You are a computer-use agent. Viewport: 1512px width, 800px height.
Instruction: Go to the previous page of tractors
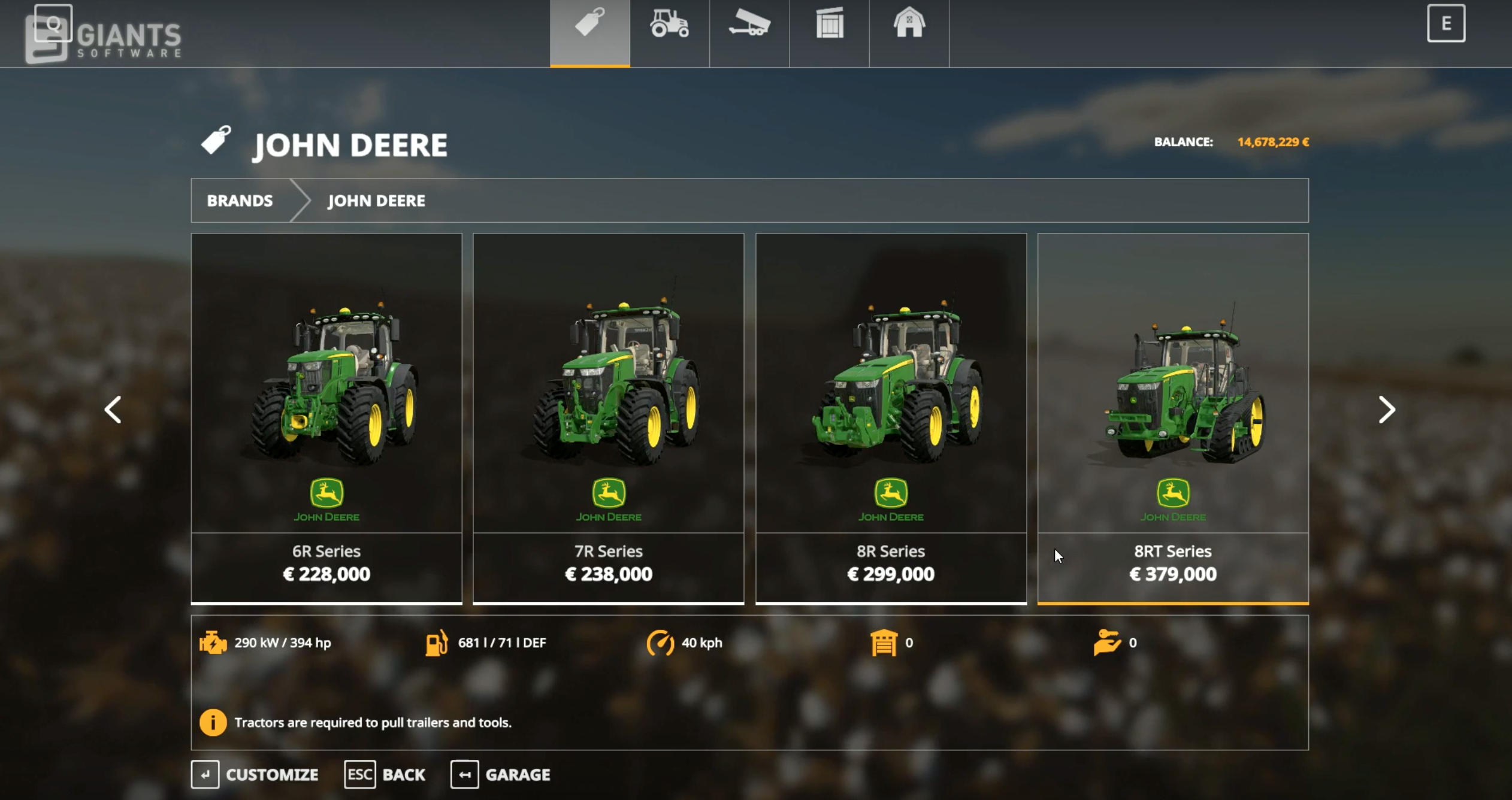pos(113,410)
